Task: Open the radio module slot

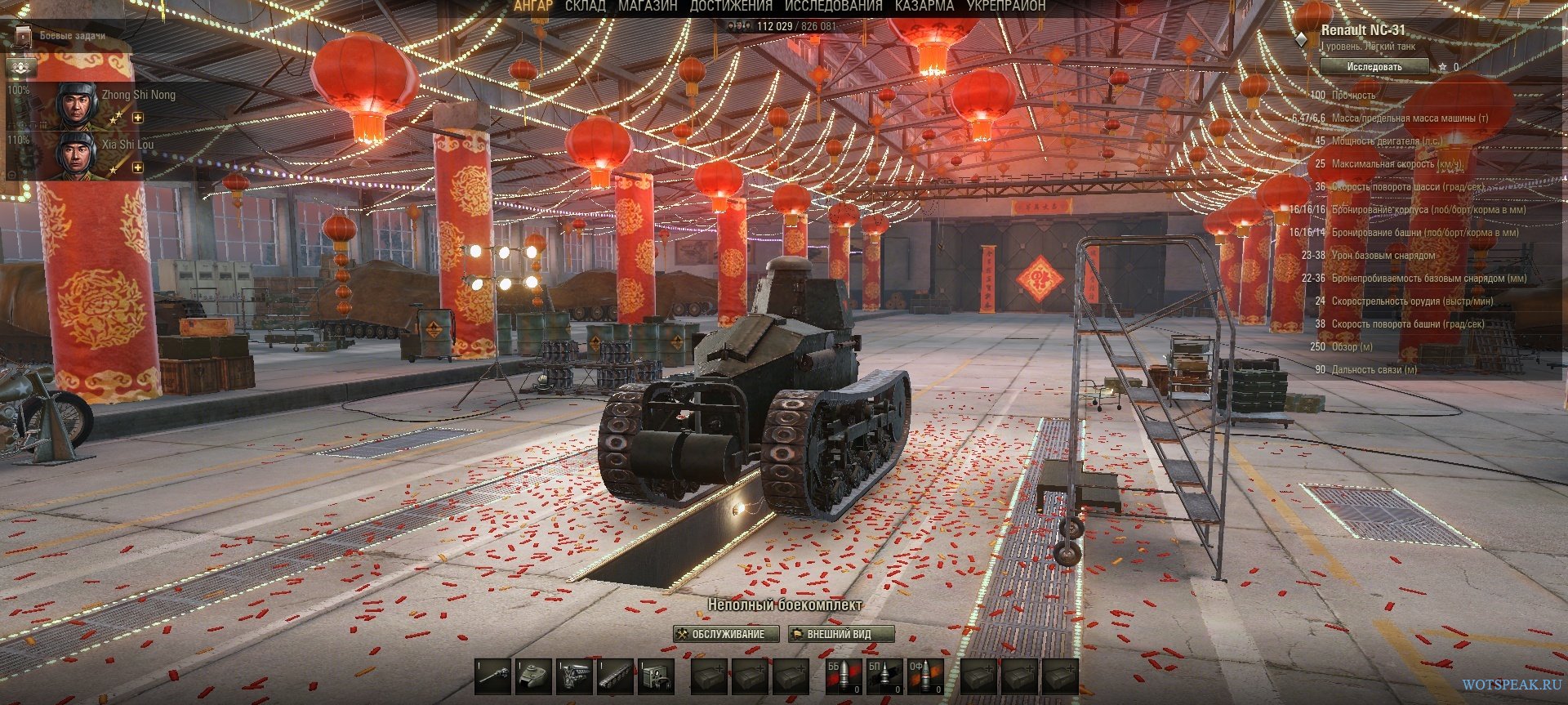Action: (x=657, y=676)
